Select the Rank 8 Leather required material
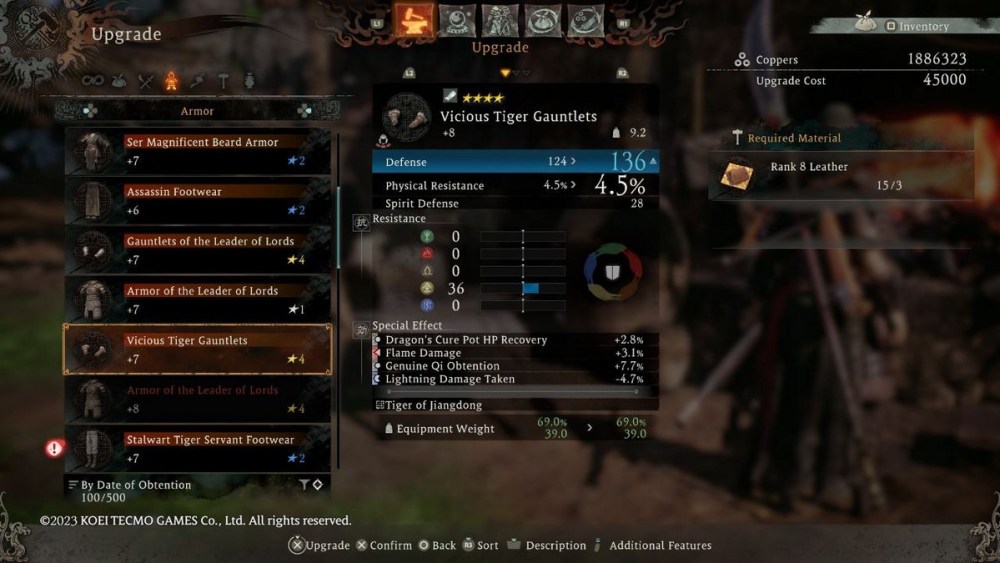This screenshot has width=1000, height=563. [x=840, y=175]
